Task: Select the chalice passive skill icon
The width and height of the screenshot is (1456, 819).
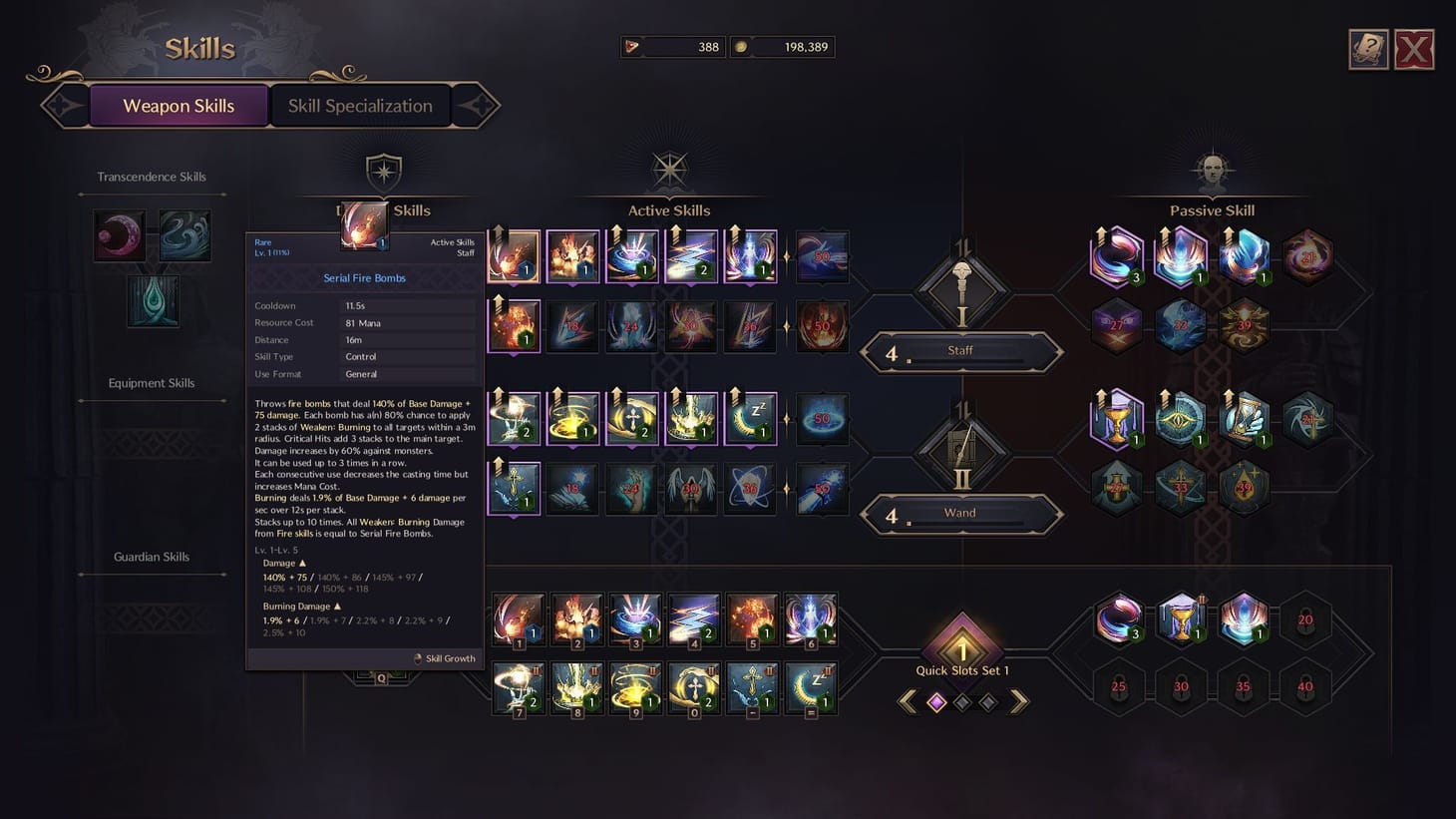Action: click(x=1117, y=417)
